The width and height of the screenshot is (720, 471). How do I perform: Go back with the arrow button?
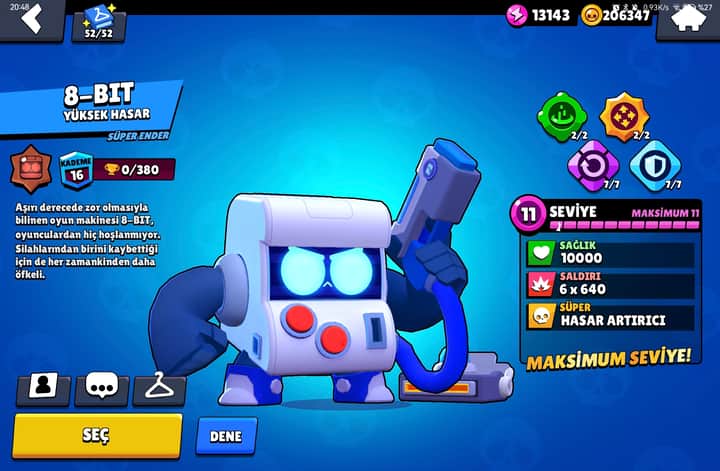tap(30, 17)
